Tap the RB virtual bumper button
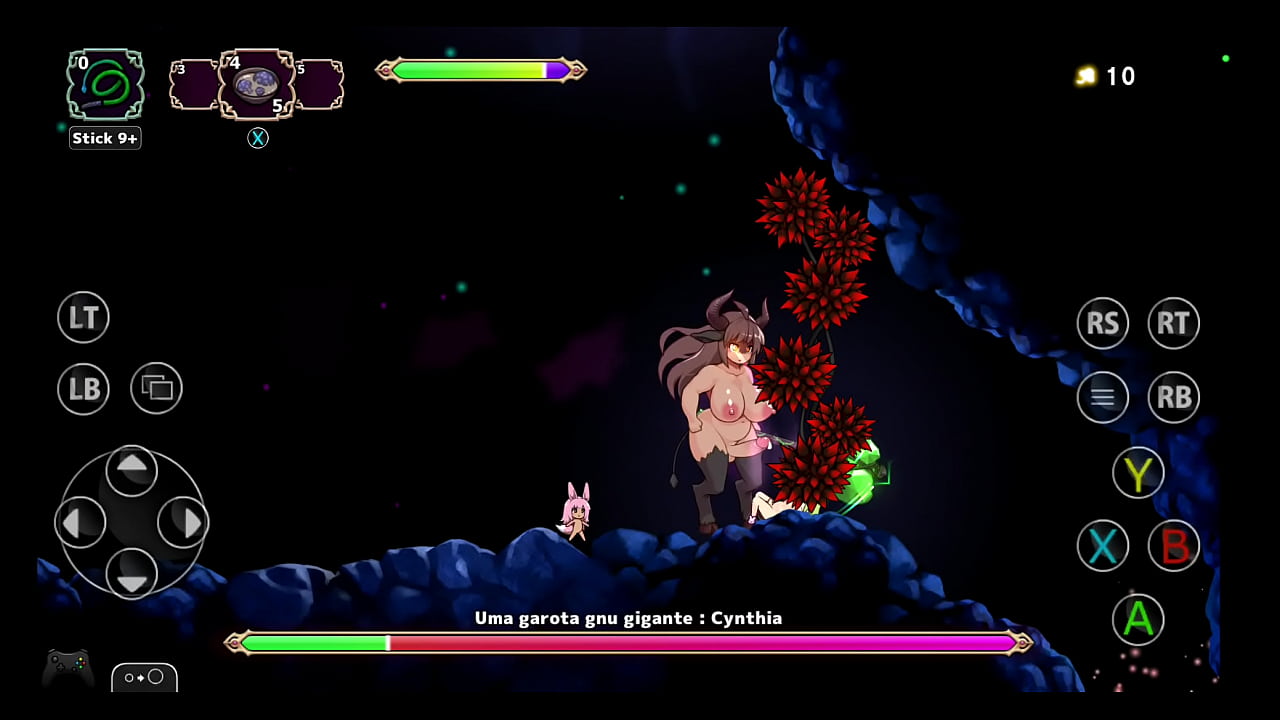 click(1173, 397)
